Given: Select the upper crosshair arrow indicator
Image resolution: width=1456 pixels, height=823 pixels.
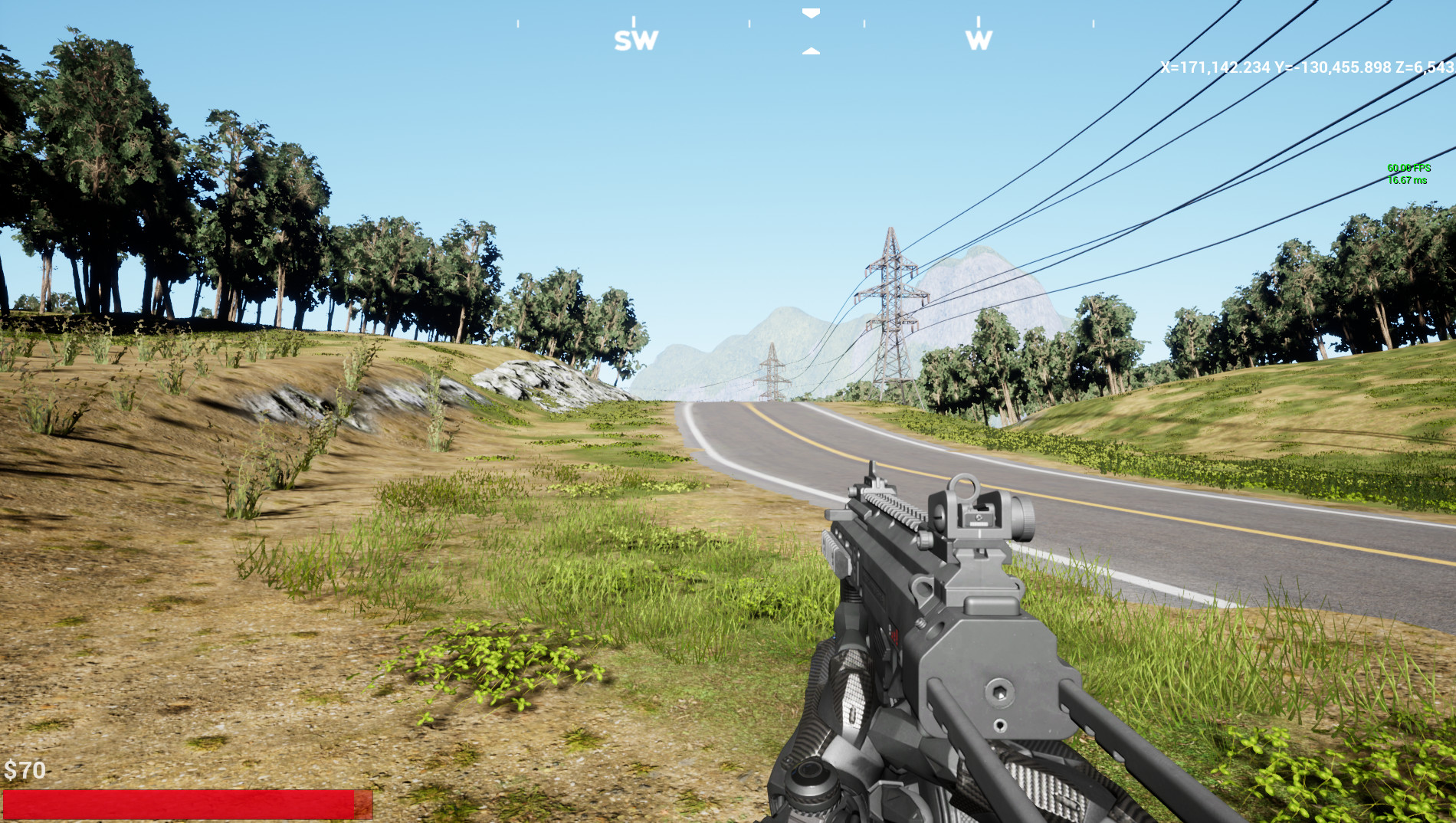Looking at the screenshot, I should [810, 12].
